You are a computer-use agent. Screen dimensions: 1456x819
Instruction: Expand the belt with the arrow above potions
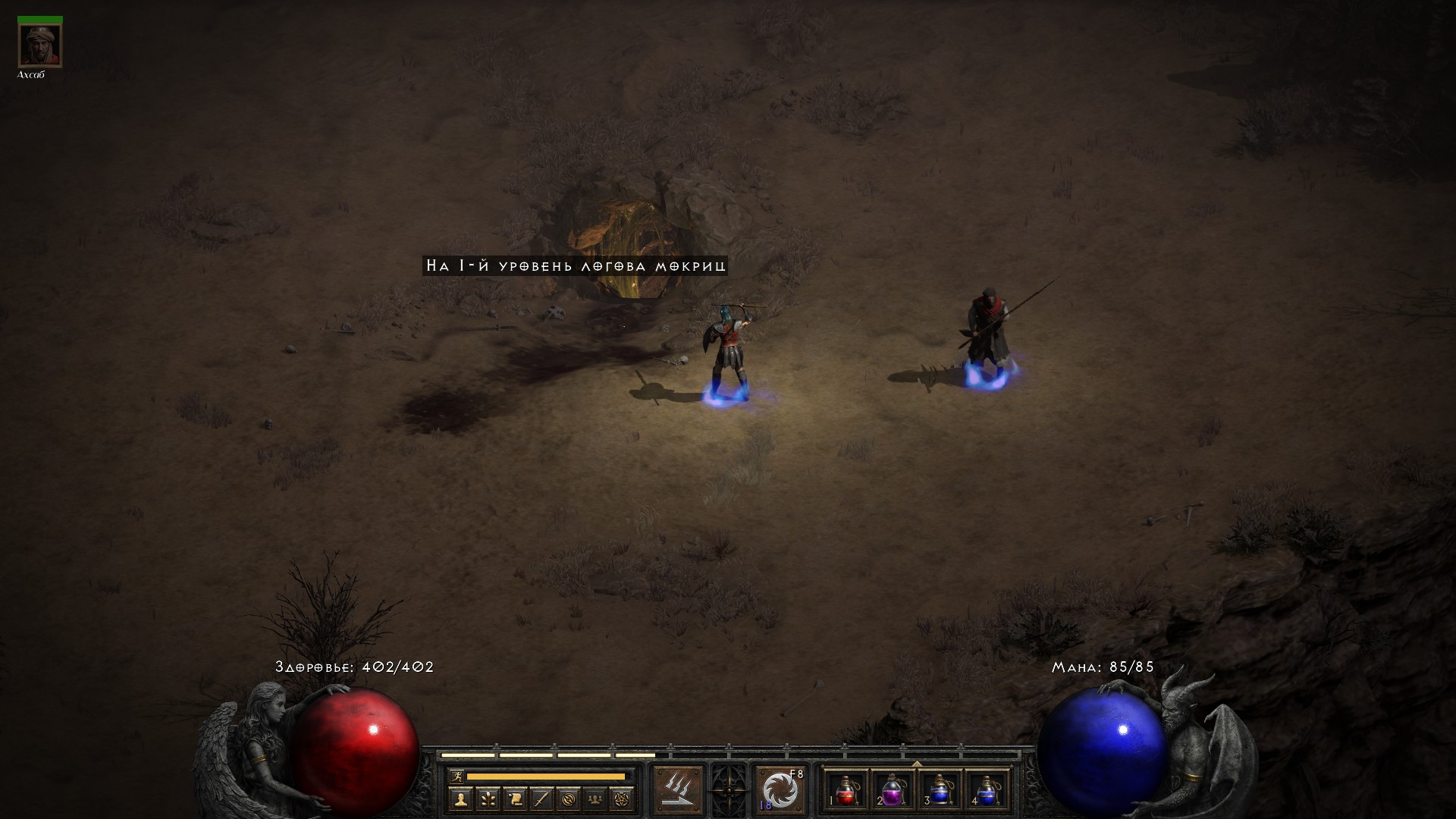click(917, 763)
